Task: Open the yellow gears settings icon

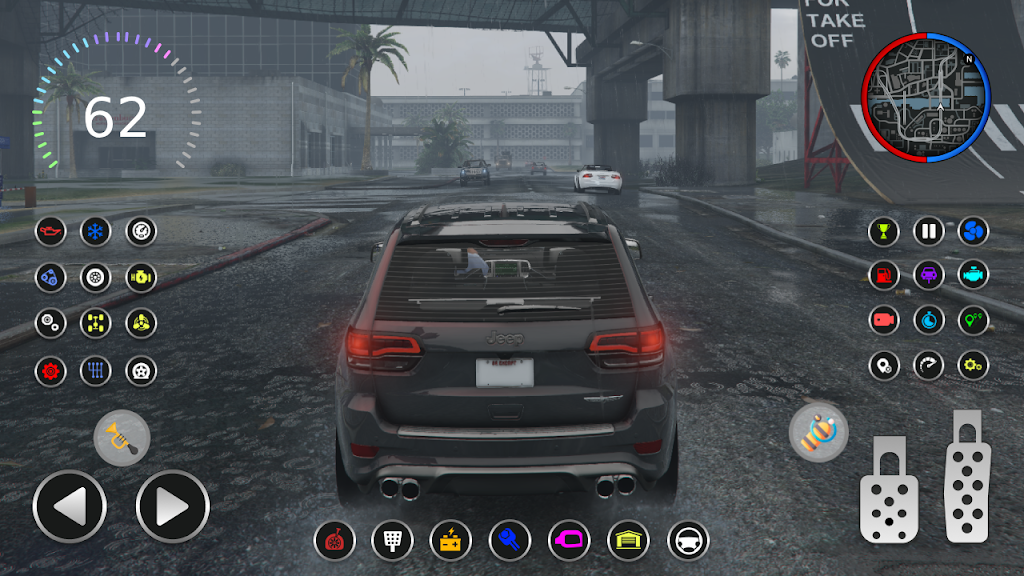Action: tap(973, 365)
